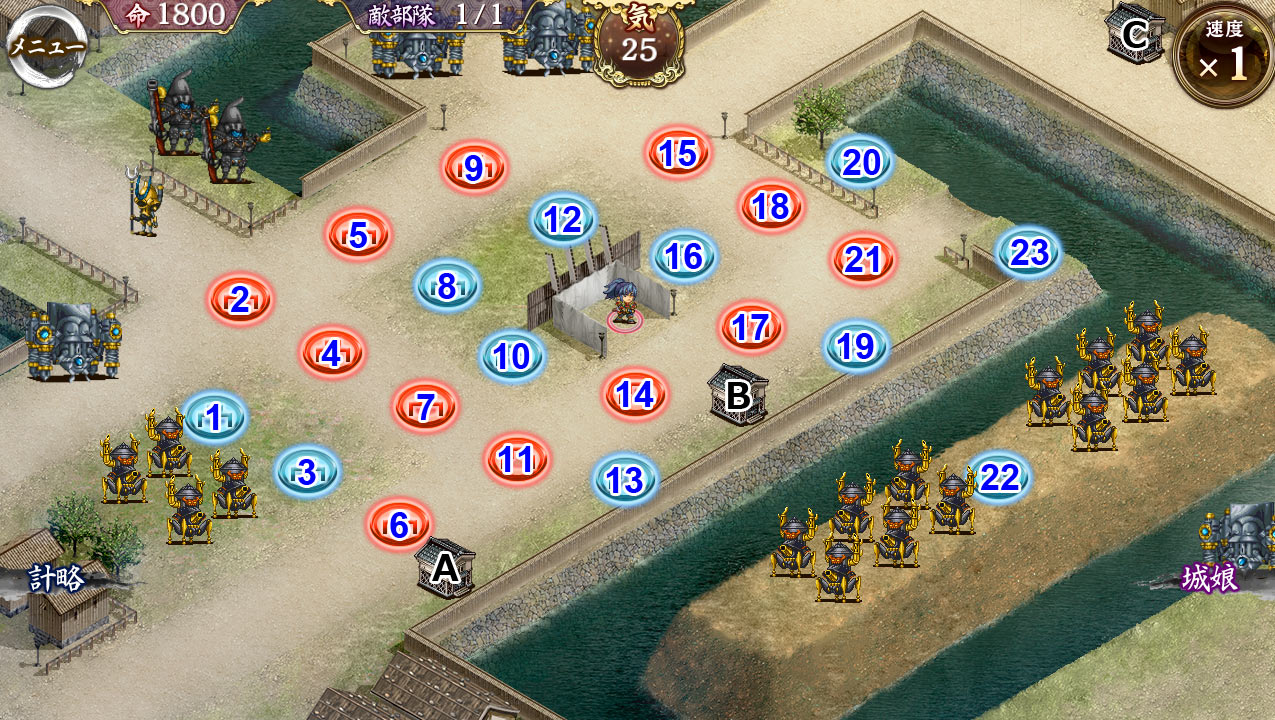1275x720 pixels.
Task: Select blue deployment tile 20
Action: [860, 162]
